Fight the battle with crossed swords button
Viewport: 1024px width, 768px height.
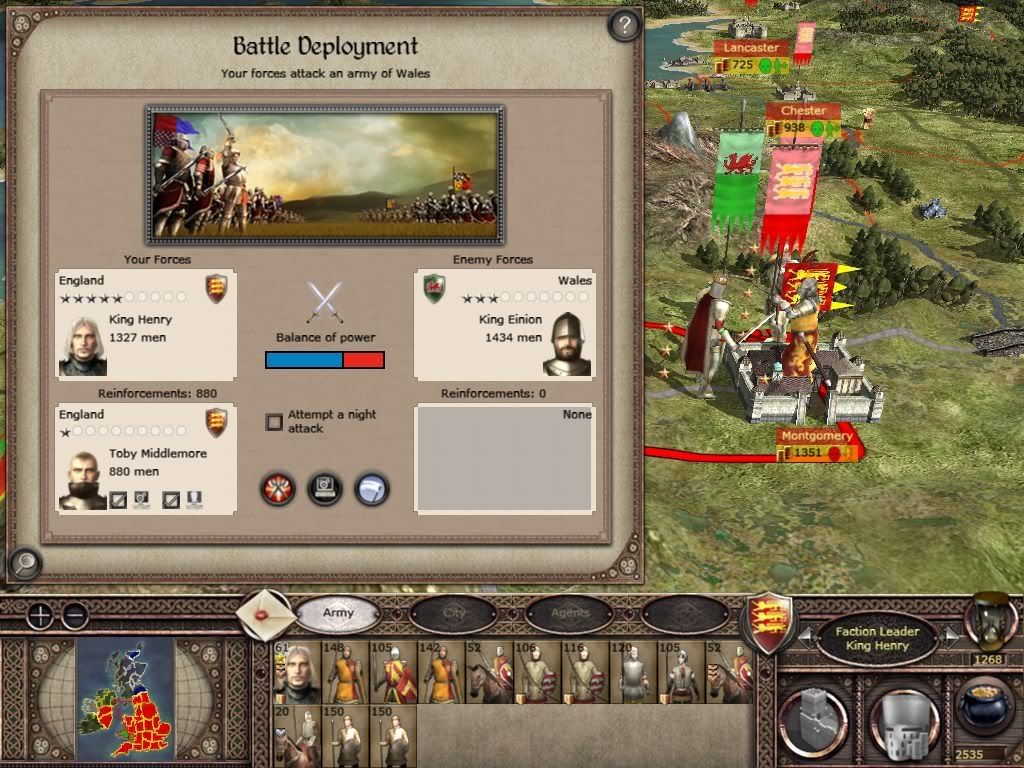[x=277, y=489]
